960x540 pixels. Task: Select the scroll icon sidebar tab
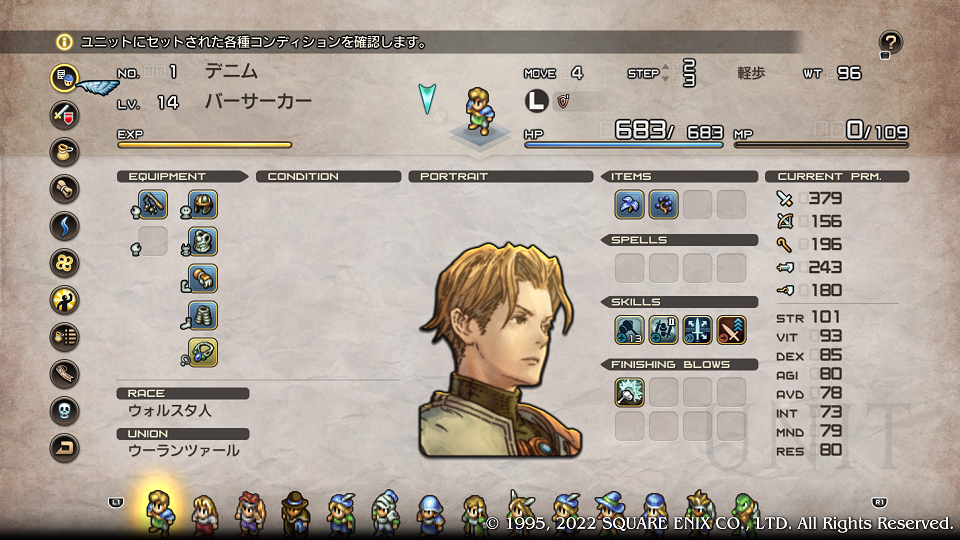[65, 188]
